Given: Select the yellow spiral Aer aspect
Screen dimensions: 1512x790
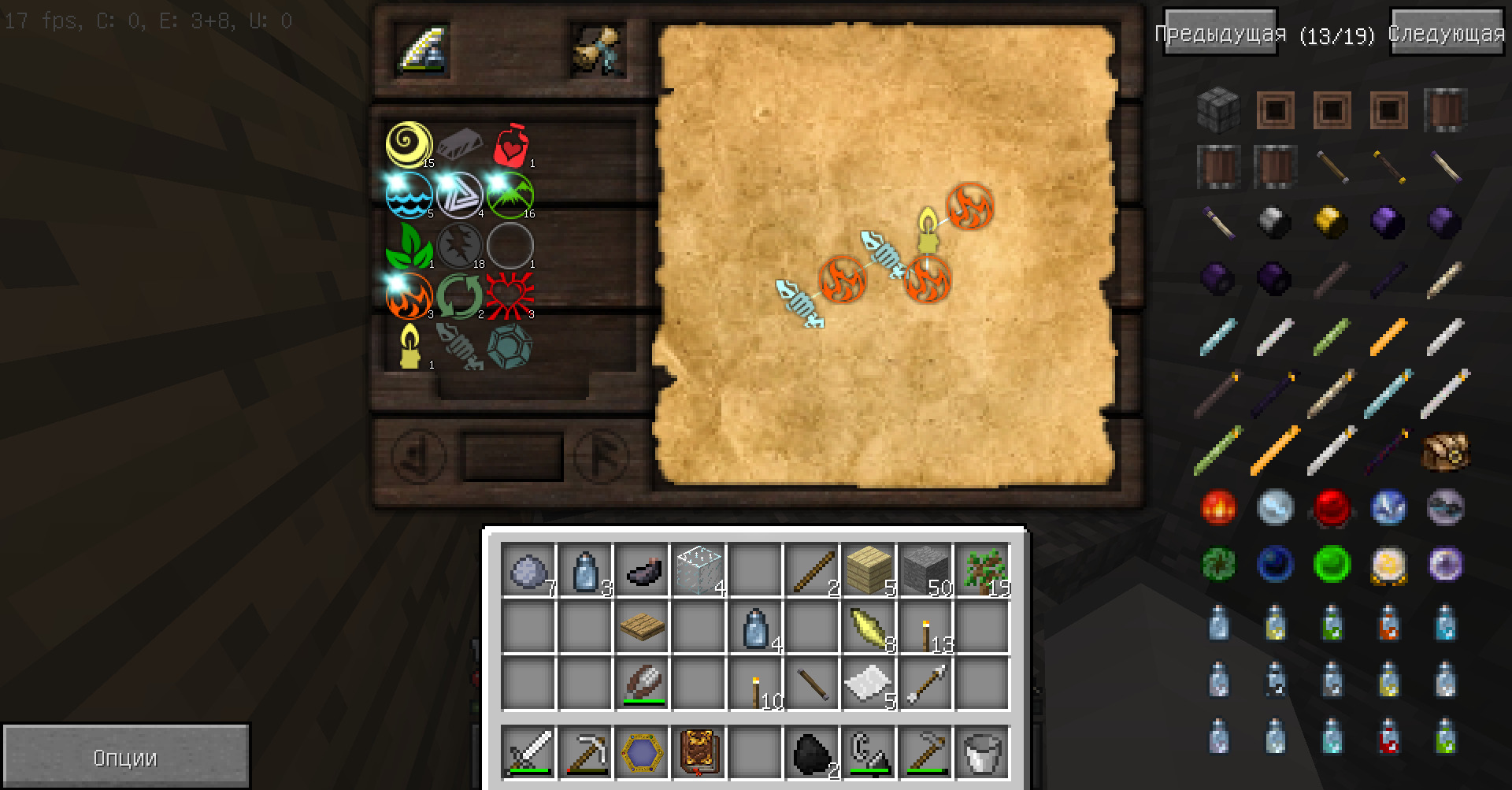Looking at the screenshot, I should 409,144.
